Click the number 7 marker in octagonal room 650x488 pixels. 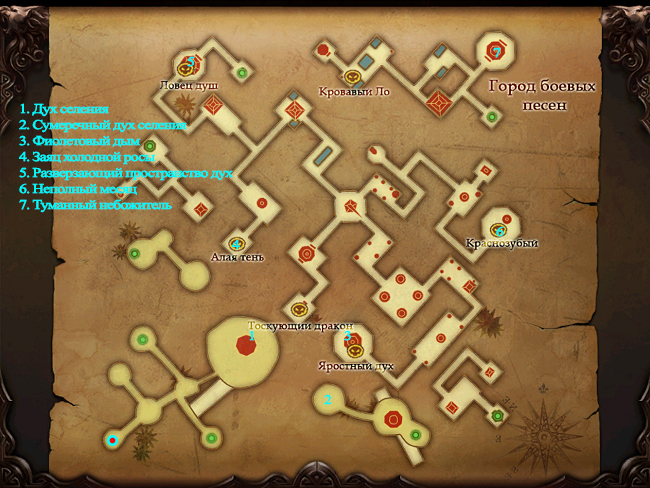point(495,50)
